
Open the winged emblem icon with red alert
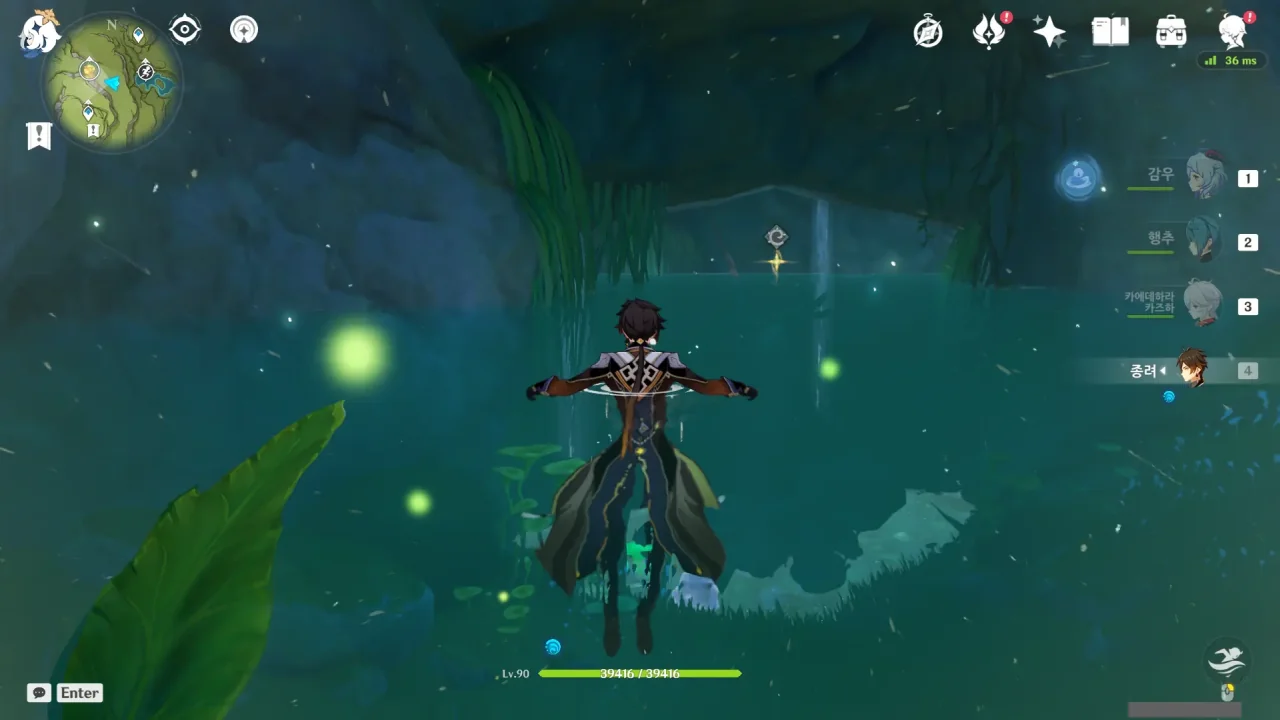tap(989, 32)
